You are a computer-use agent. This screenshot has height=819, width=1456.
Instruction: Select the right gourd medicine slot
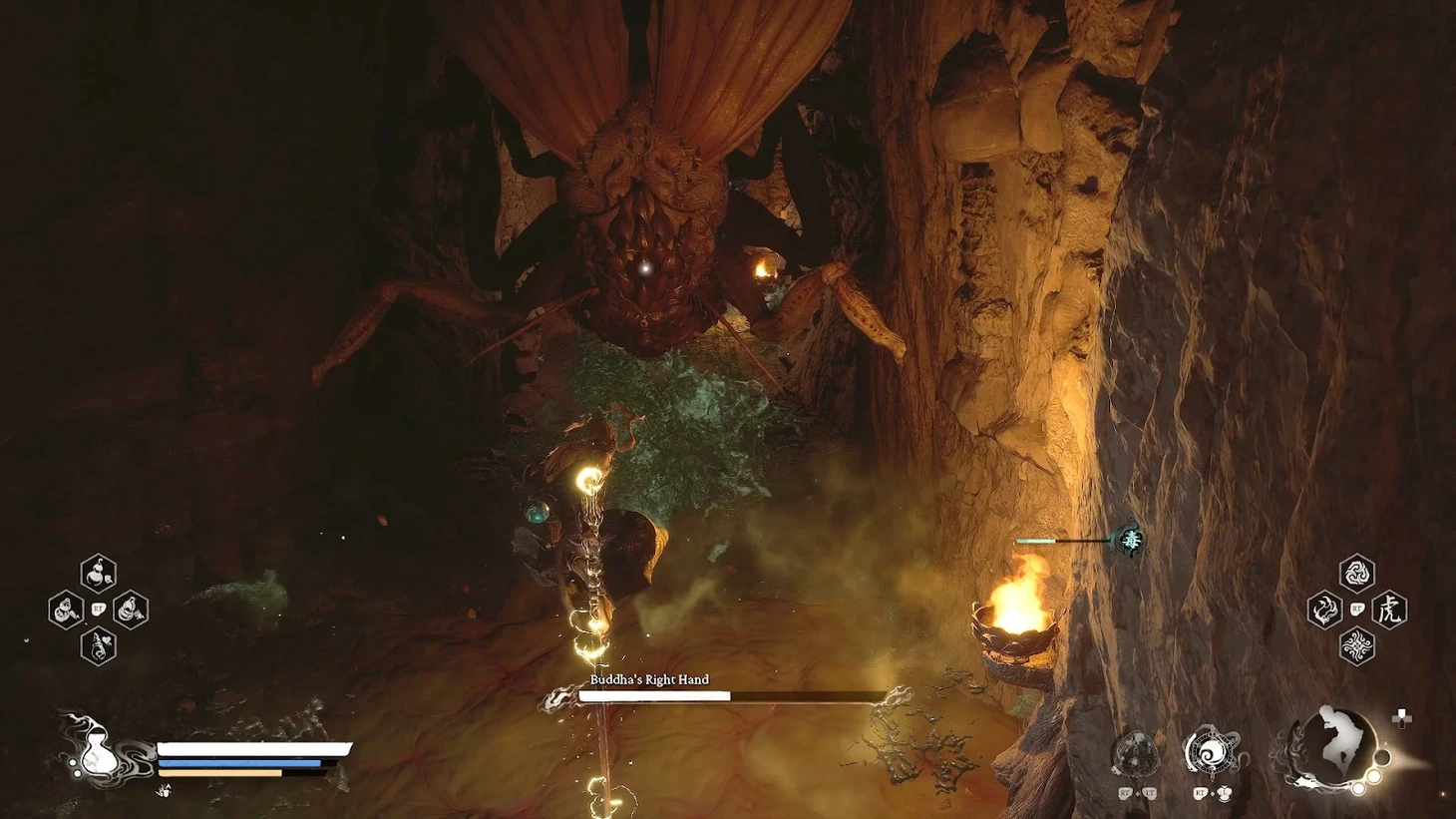[131, 610]
